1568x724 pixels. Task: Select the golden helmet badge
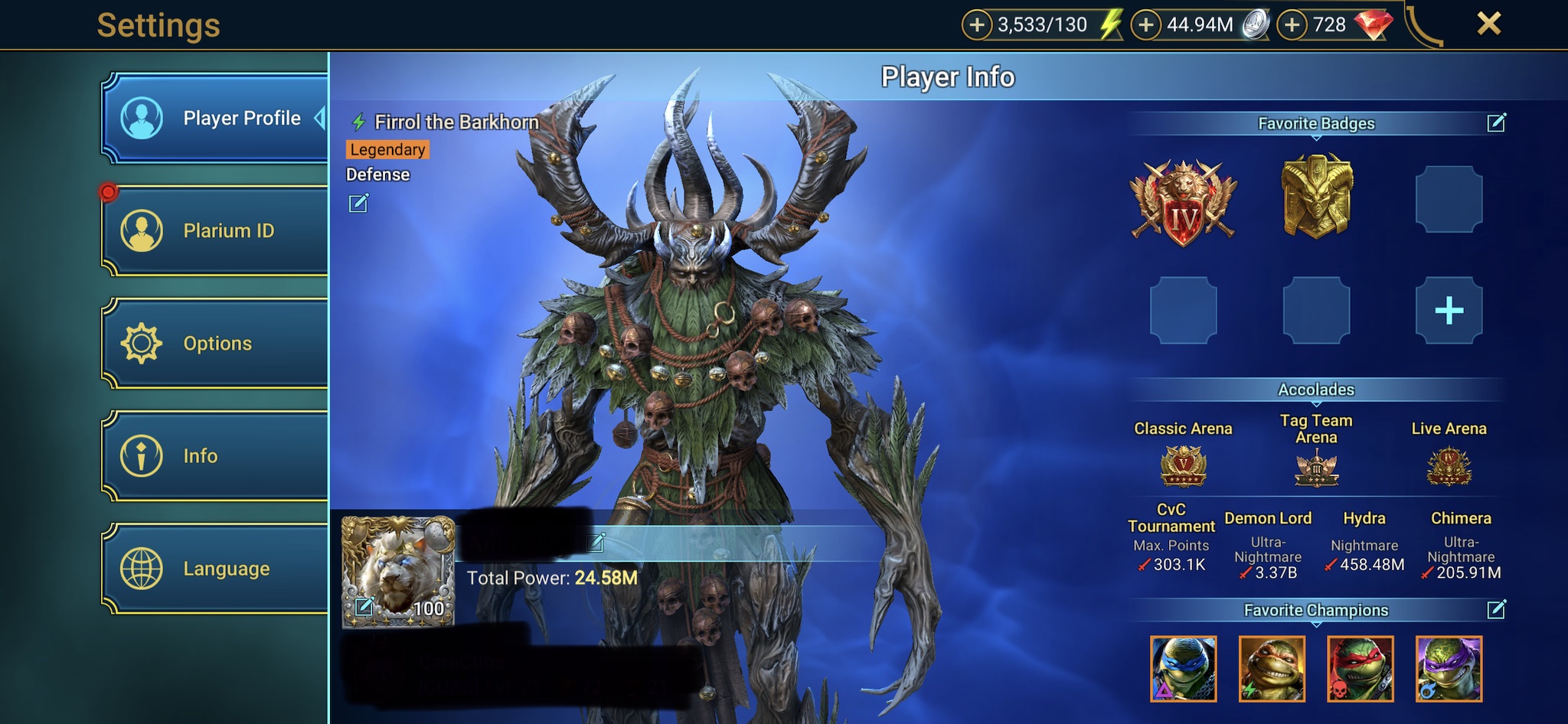(1317, 197)
